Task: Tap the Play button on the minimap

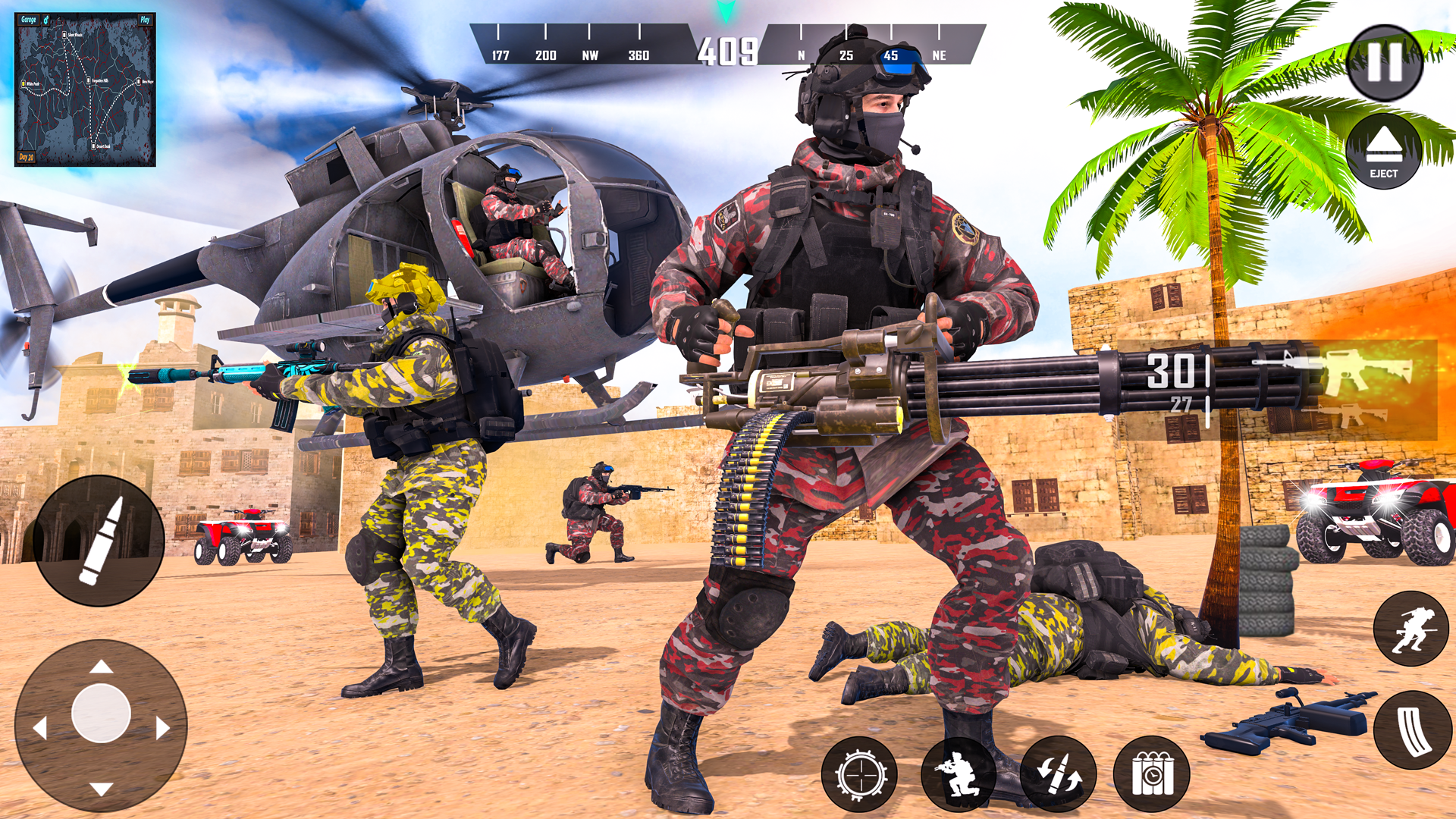Action: point(146,21)
